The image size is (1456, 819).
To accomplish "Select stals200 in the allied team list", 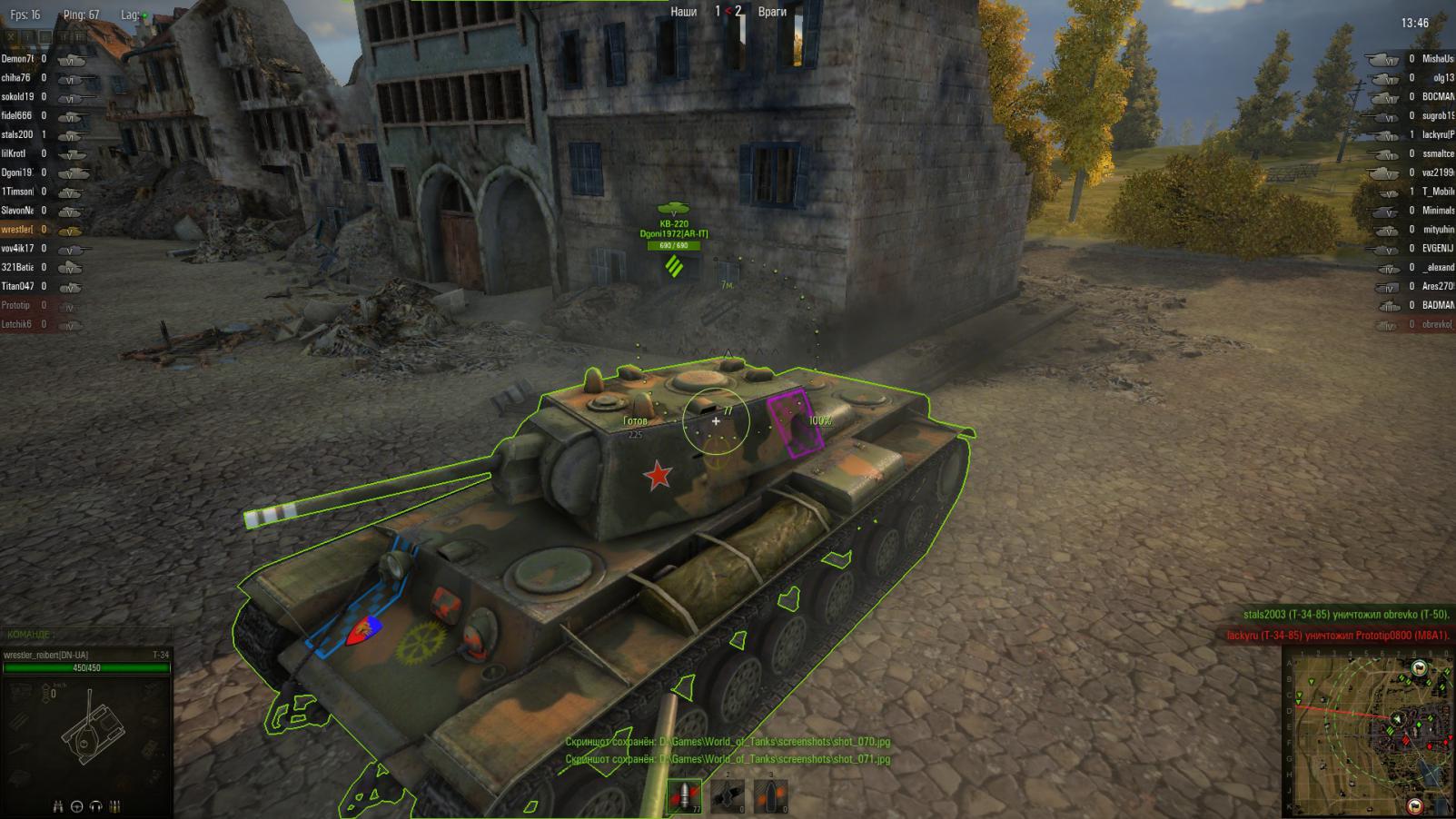I will [18, 134].
